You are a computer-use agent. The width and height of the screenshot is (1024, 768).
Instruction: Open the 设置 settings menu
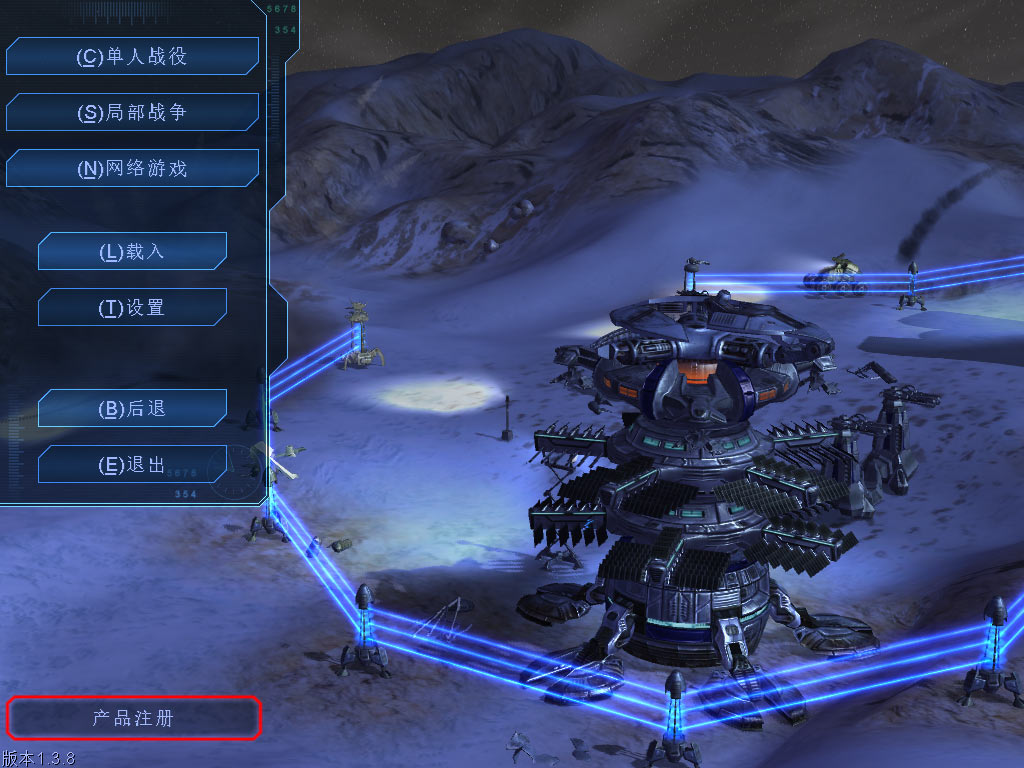(132, 307)
